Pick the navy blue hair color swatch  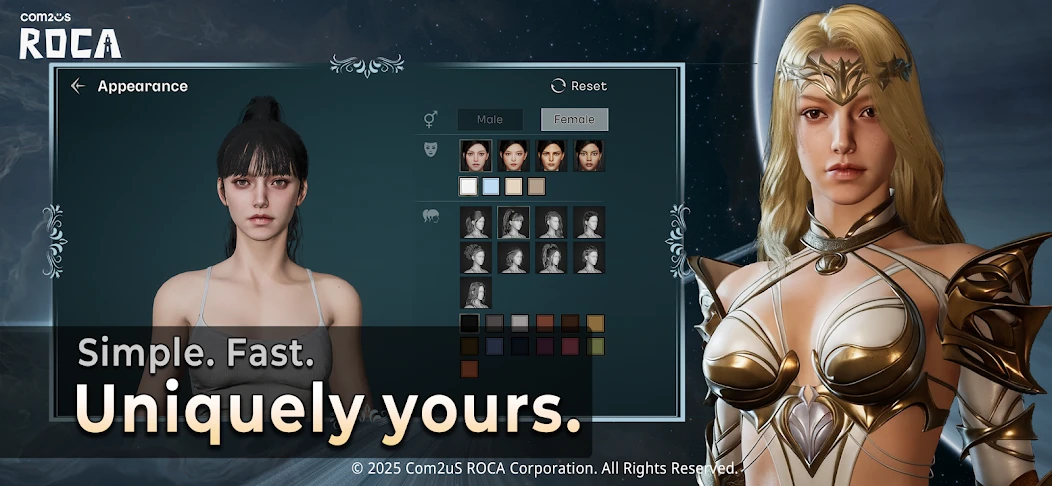(494, 346)
